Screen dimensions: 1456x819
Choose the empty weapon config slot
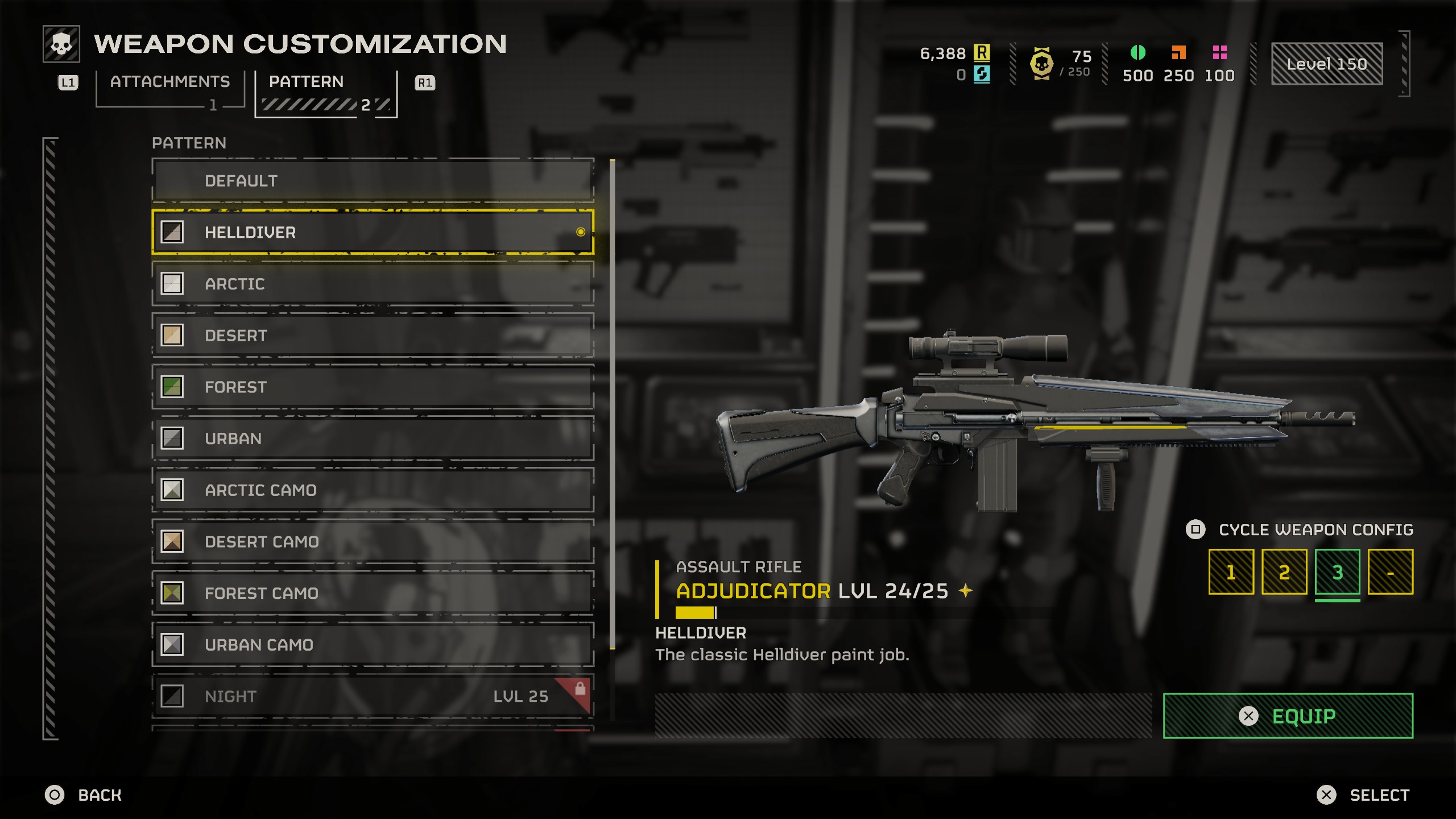pos(1390,572)
